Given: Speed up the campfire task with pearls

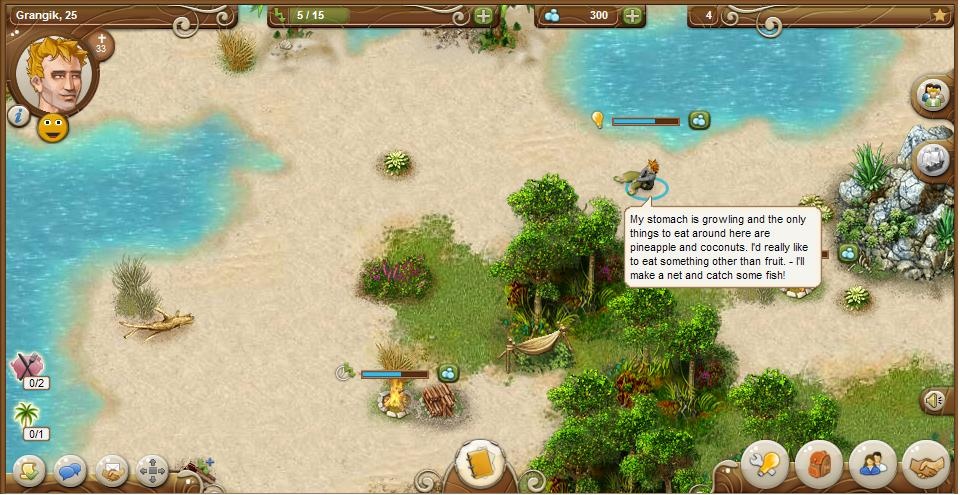Looking at the screenshot, I should [448, 373].
